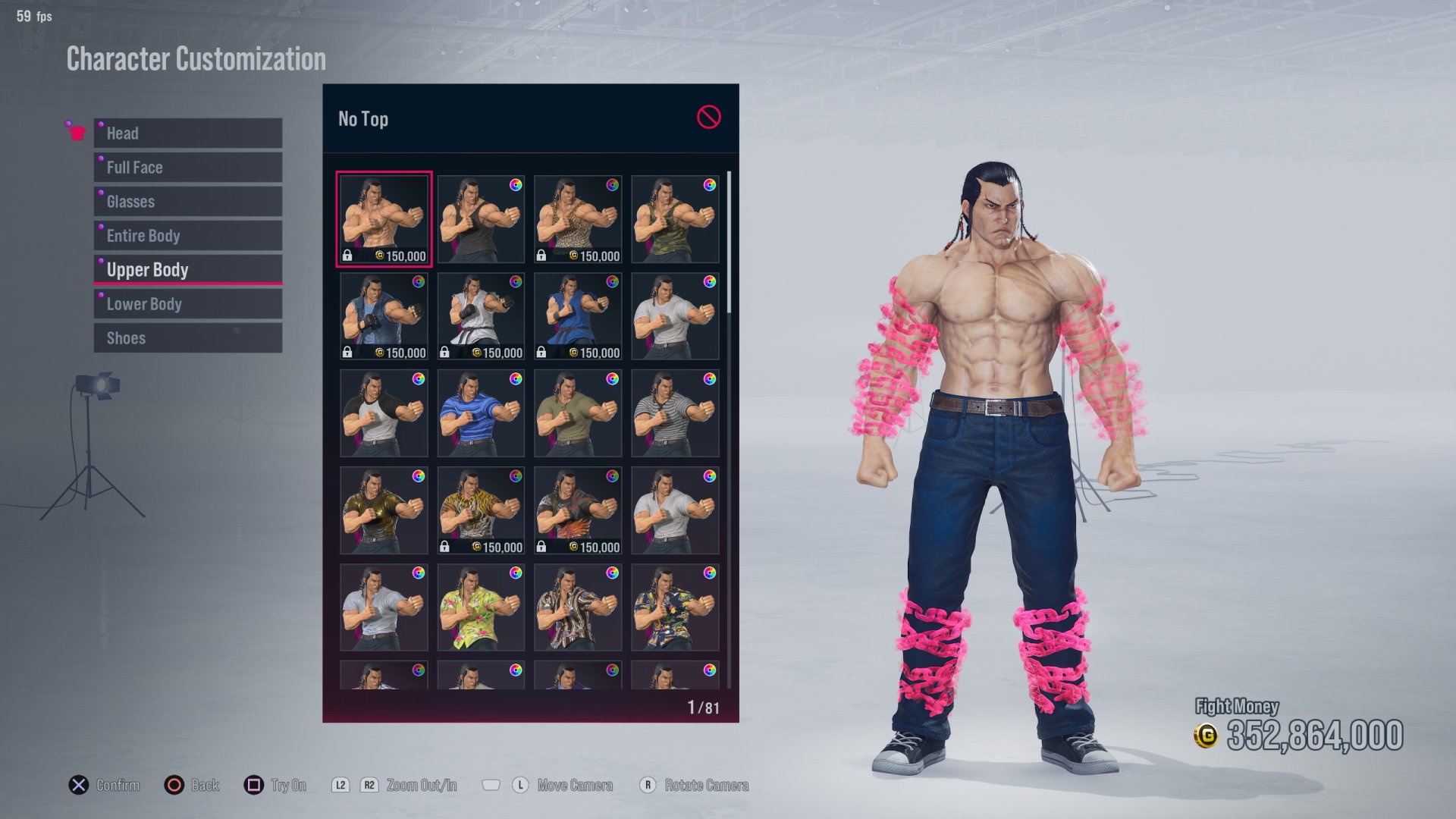This screenshot has width=1456, height=819.
Task: Click the Back circle button icon
Action: 173,785
